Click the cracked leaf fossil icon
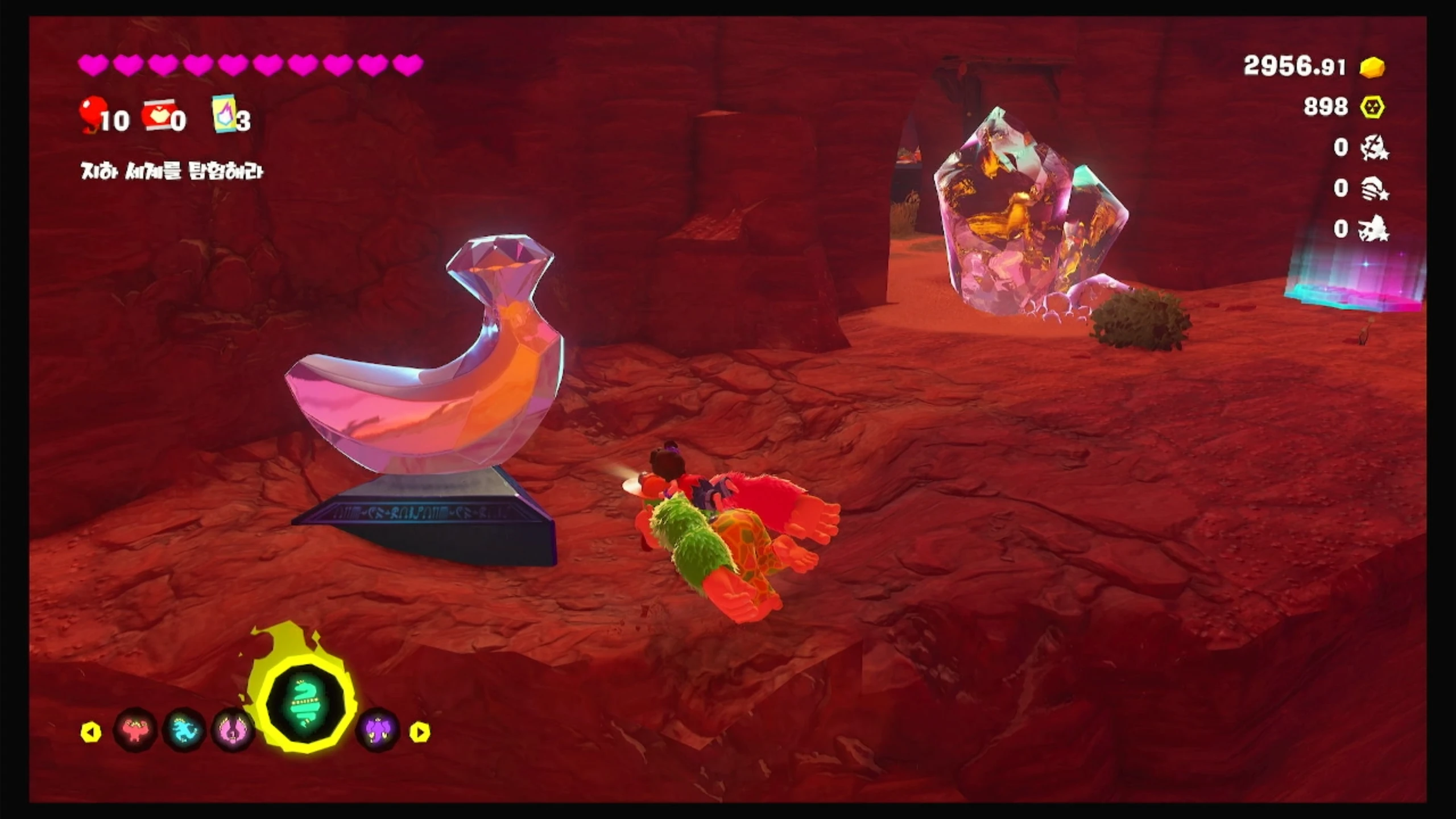1456x819 pixels. pos(1374,148)
